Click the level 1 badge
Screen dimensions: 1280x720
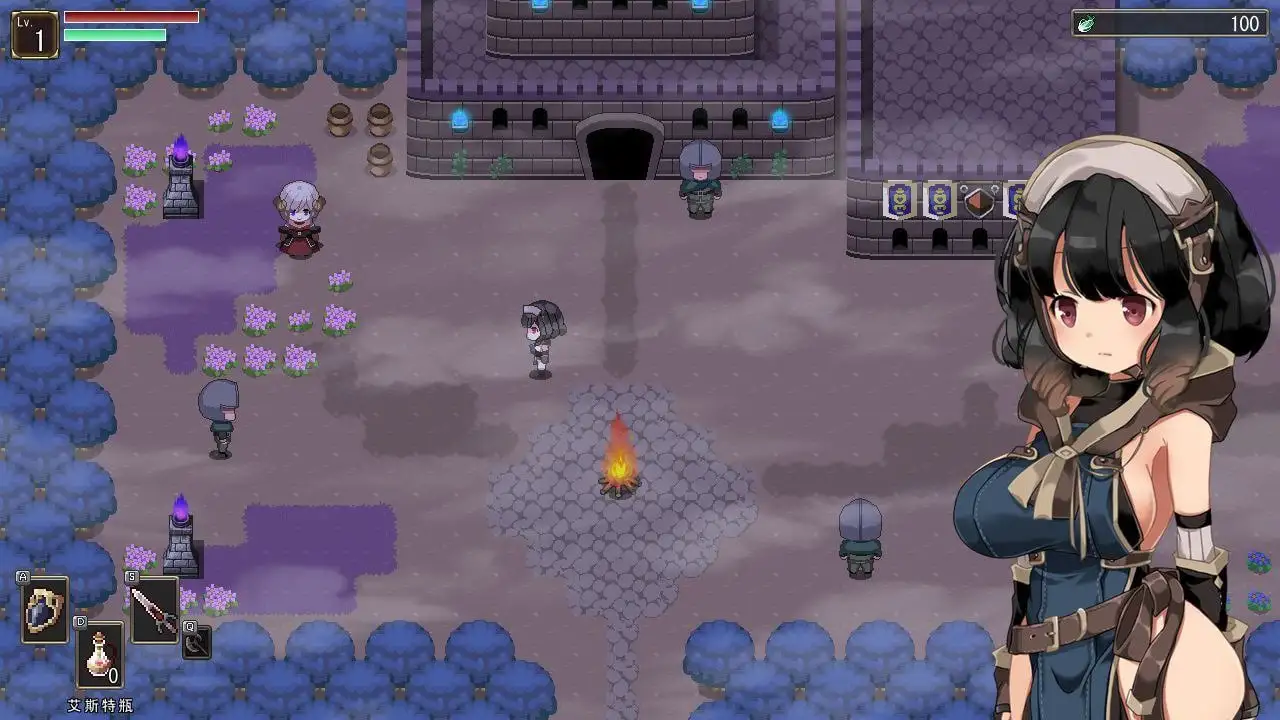coord(34,35)
